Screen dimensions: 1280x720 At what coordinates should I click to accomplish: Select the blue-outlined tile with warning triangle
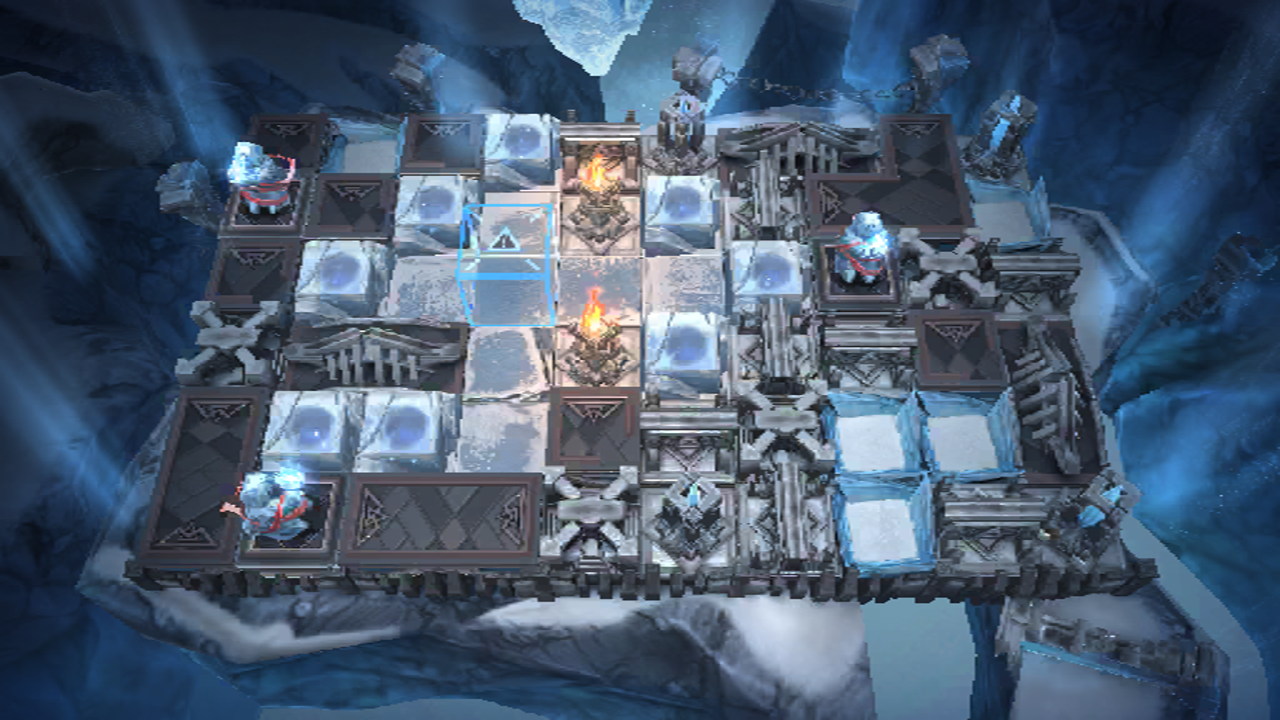point(505,262)
